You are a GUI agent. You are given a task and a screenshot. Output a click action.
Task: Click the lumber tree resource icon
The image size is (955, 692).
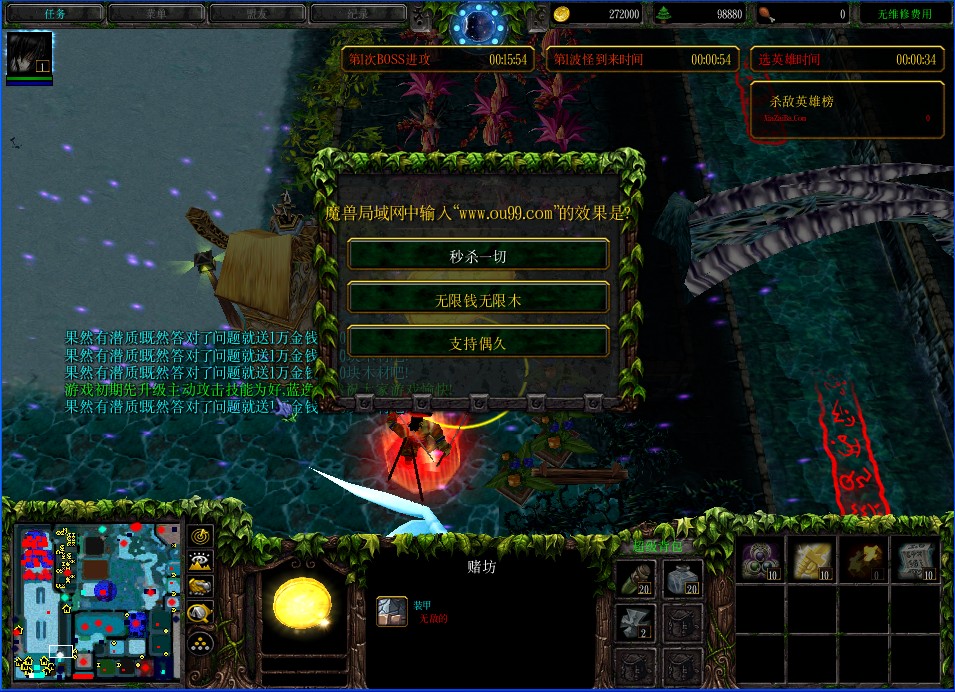point(664,14)
